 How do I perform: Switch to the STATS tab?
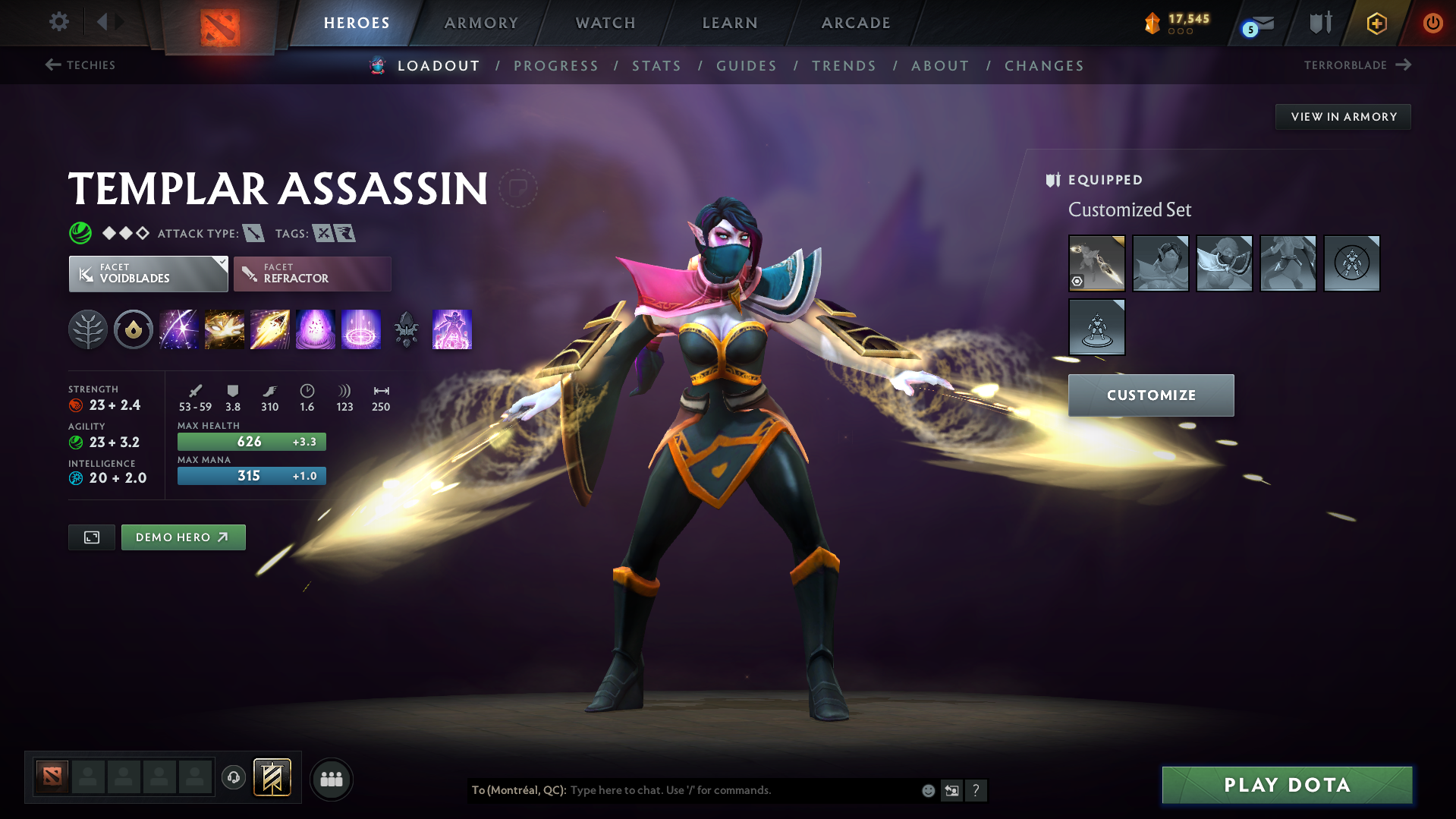click(x=656, y=66)
